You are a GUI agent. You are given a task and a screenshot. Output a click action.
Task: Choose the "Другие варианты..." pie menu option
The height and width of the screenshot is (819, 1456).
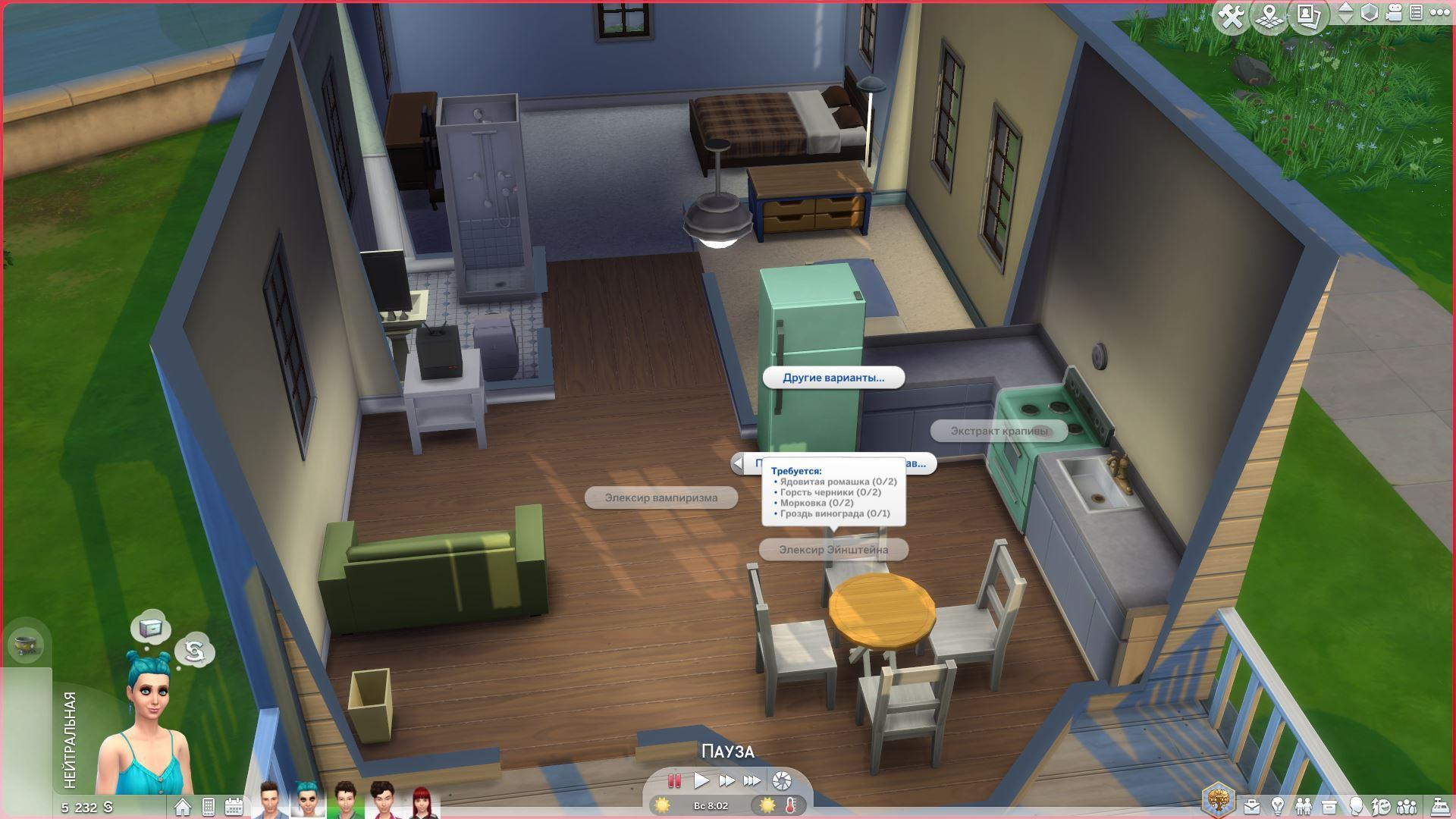coord(833,378)
